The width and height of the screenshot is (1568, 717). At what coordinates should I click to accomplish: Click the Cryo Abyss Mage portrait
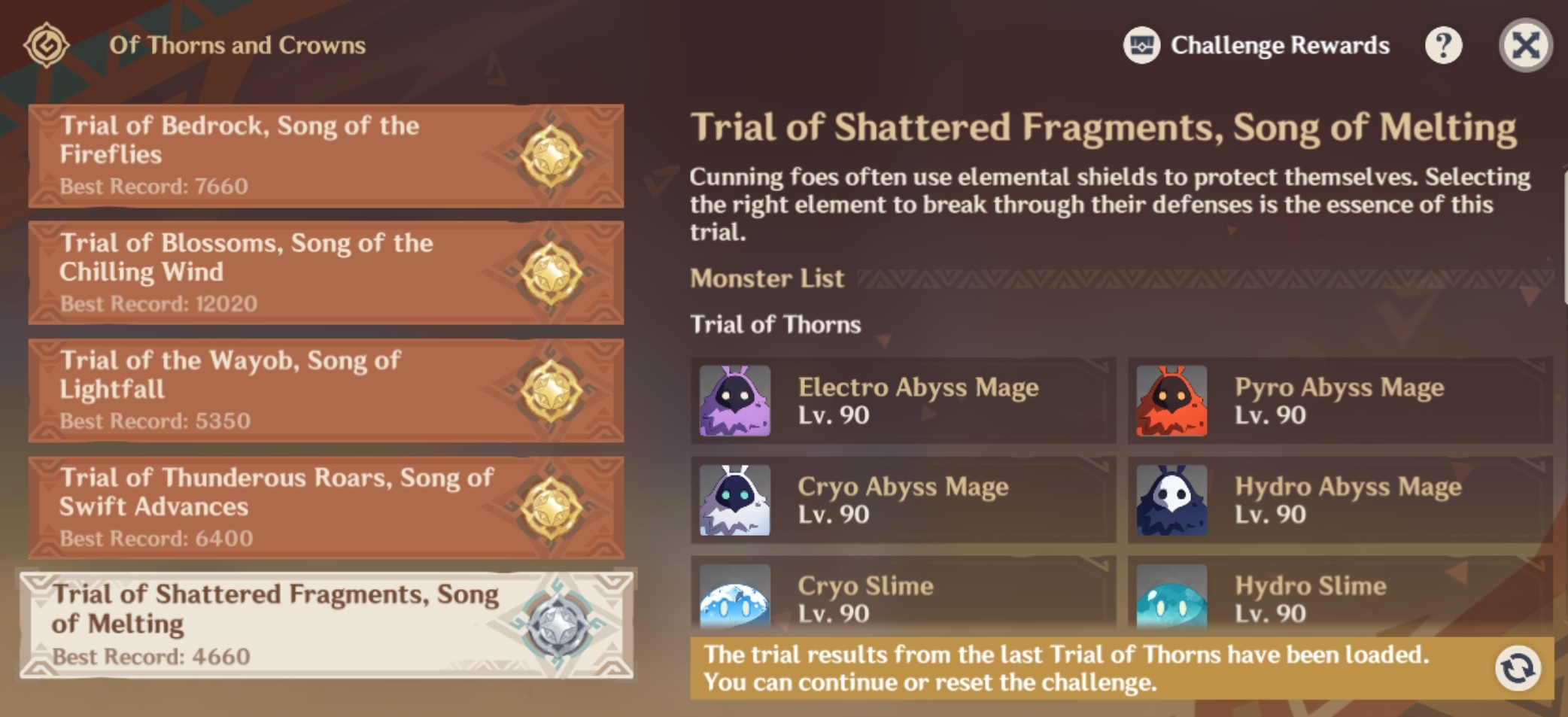click(x=734, y=499)
